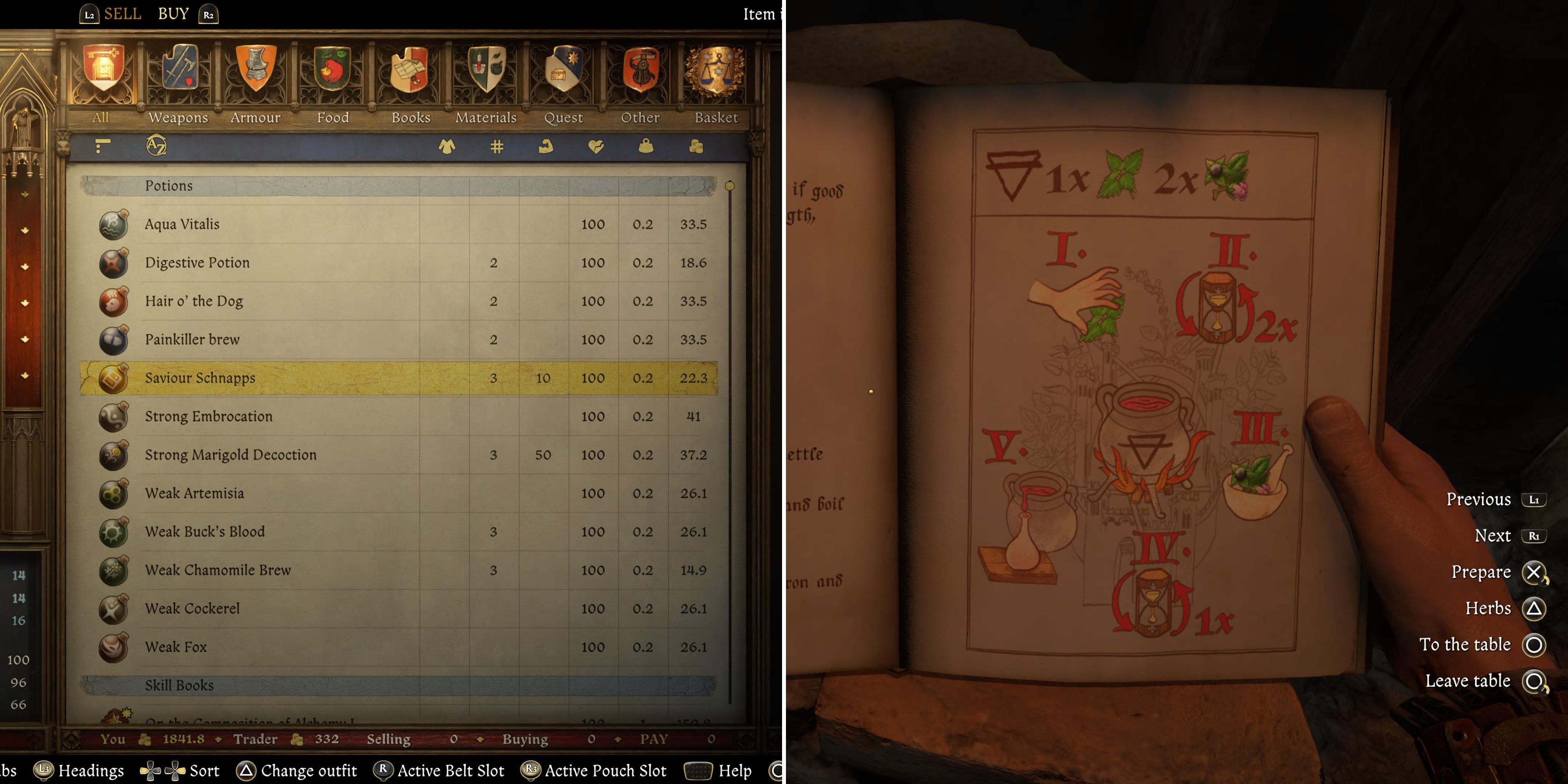Image resolution: width=1568 pixels, height=784 pixels.
Task: Sort by quantity using the hash icon
Action: click(x=497, y=146)
